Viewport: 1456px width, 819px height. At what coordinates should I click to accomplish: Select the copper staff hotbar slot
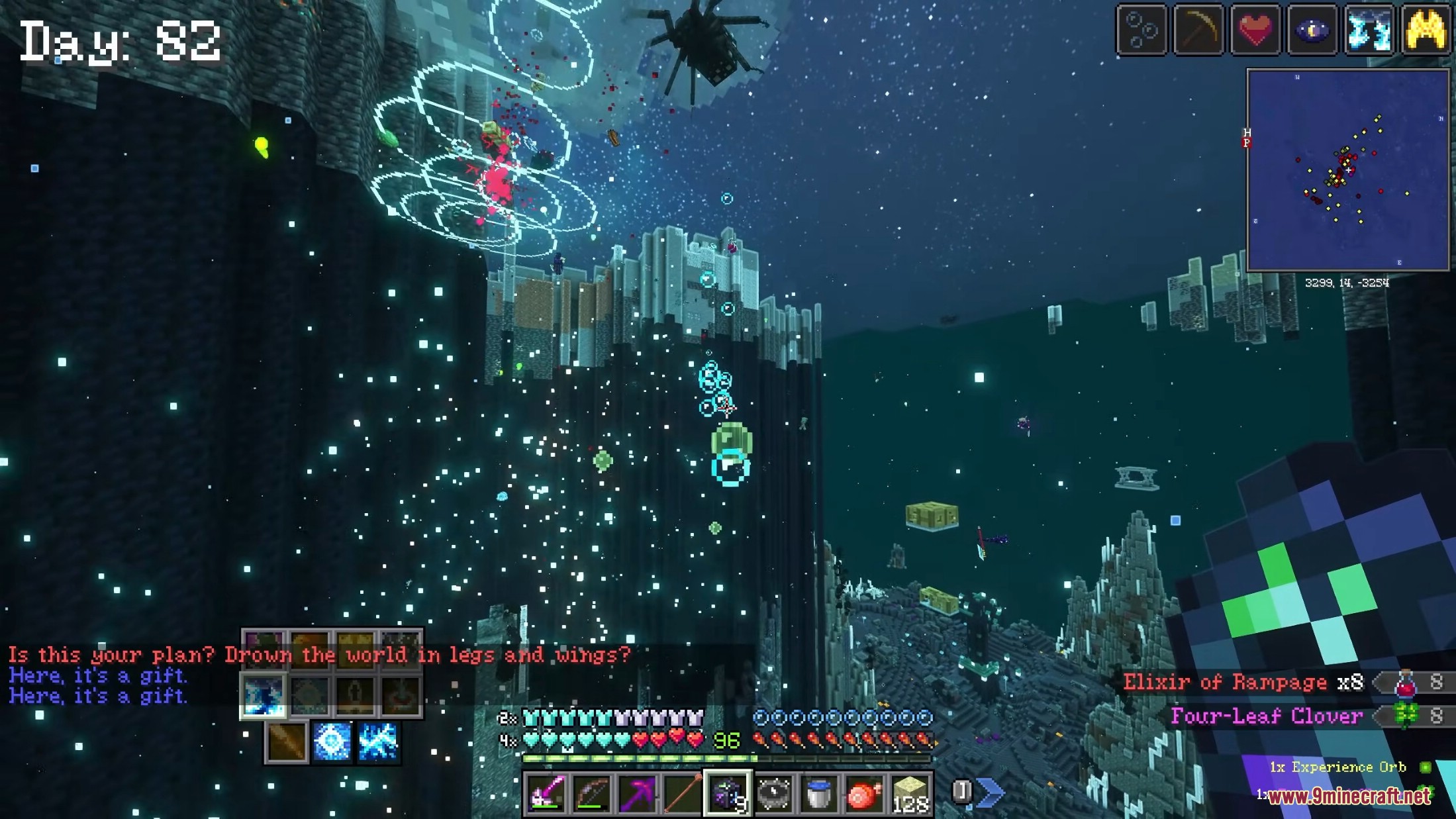[x=682, y=792]
